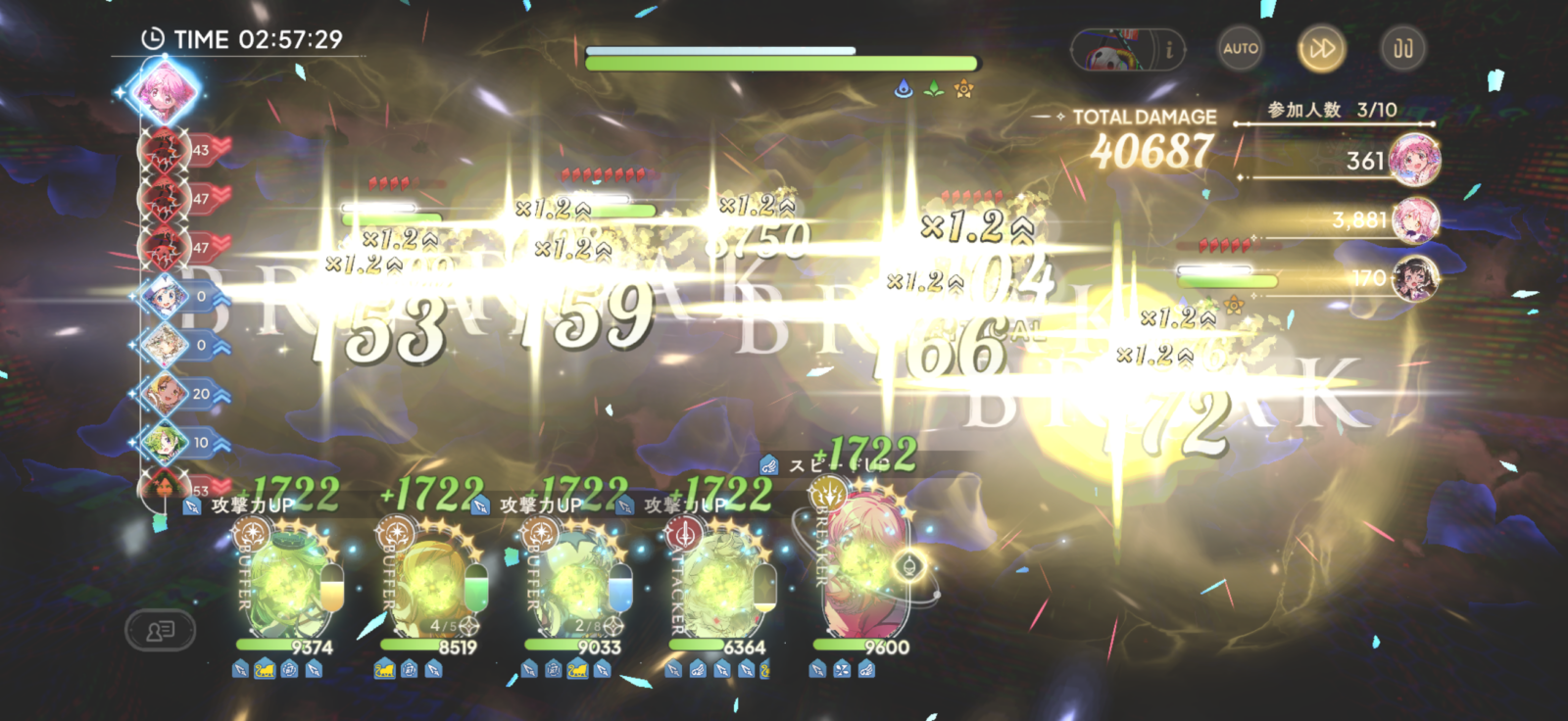The height and width of the screenshot is (721, 1568).
Task: Select the Buffer card with 9374 HP
Action: 285,583
